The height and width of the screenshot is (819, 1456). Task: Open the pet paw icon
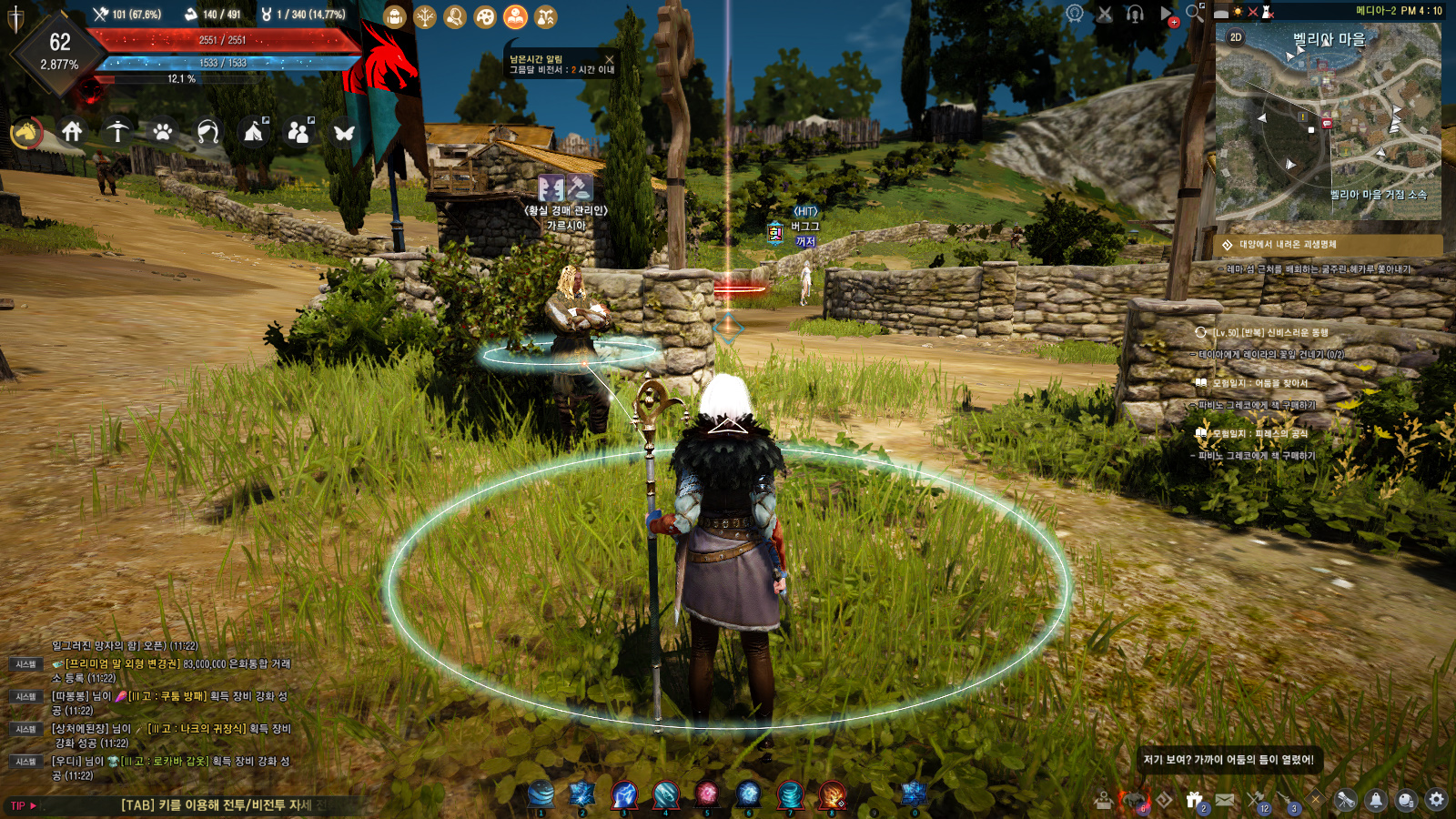[x=163, y=133]
